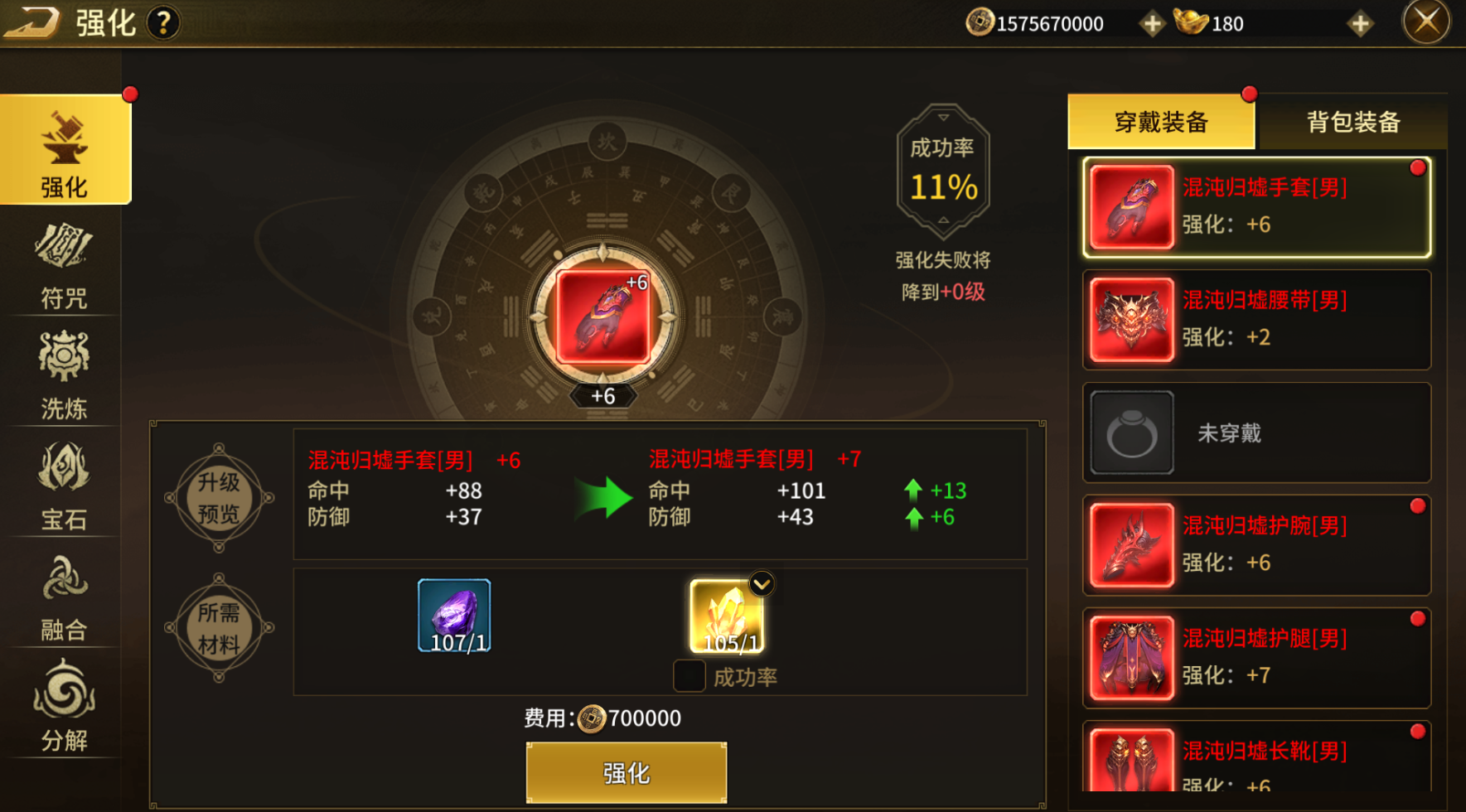
Task: Select the 混沌归墟护腕 bracer entry
Action: pos(1256,545)
